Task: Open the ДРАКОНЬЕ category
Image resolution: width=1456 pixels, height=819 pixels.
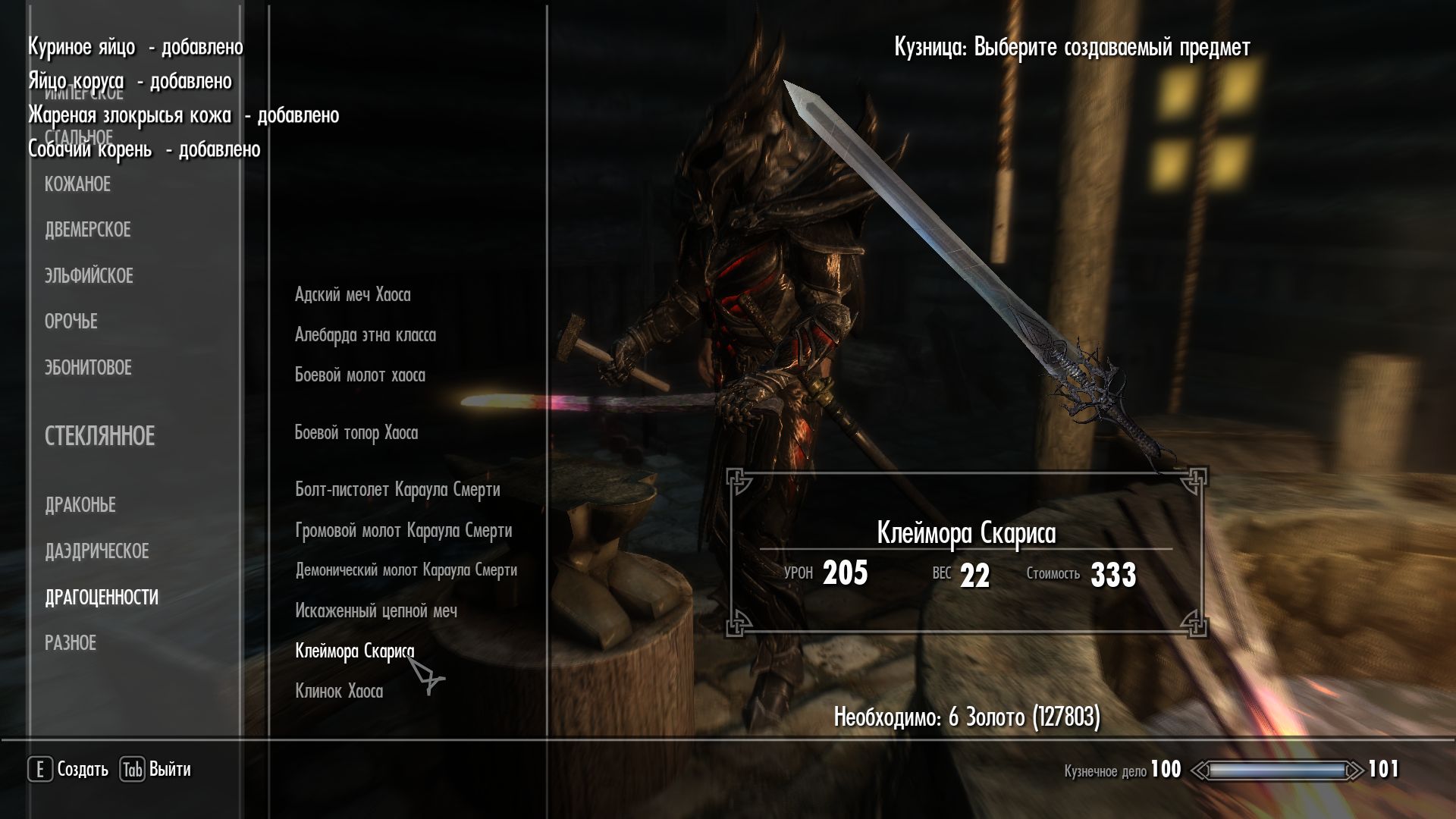Action: 80,505
